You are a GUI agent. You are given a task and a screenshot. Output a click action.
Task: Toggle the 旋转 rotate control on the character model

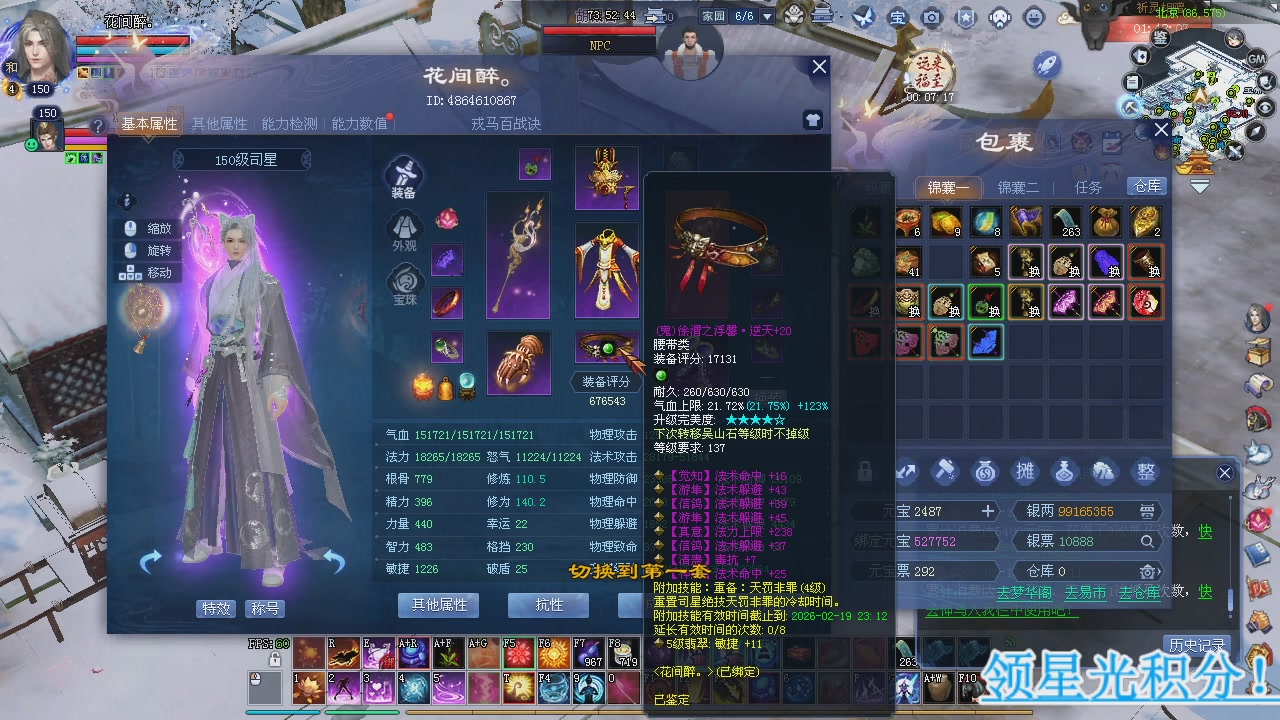coord(158,250)
